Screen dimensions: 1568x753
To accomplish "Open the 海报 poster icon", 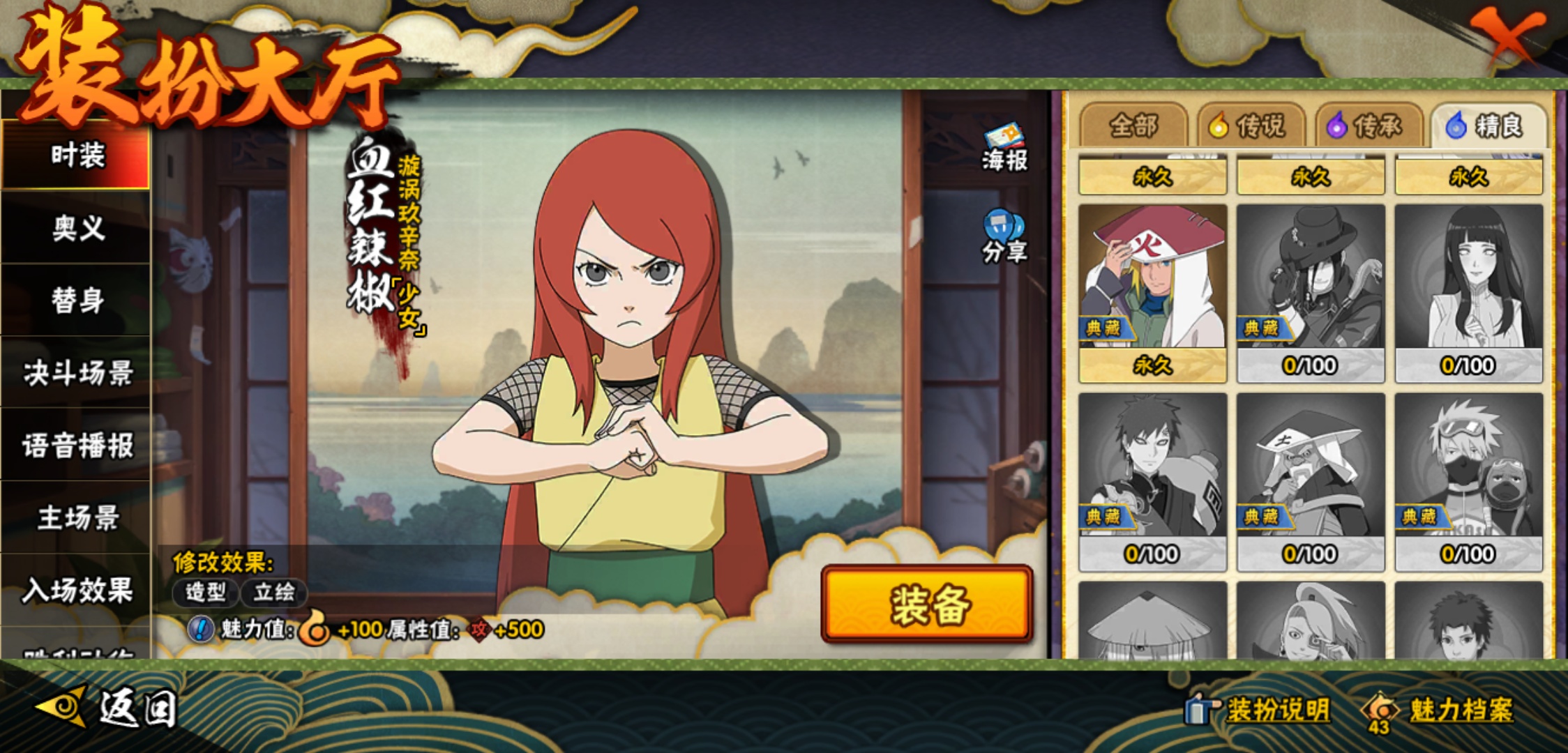I will [x=1004, y=148].
